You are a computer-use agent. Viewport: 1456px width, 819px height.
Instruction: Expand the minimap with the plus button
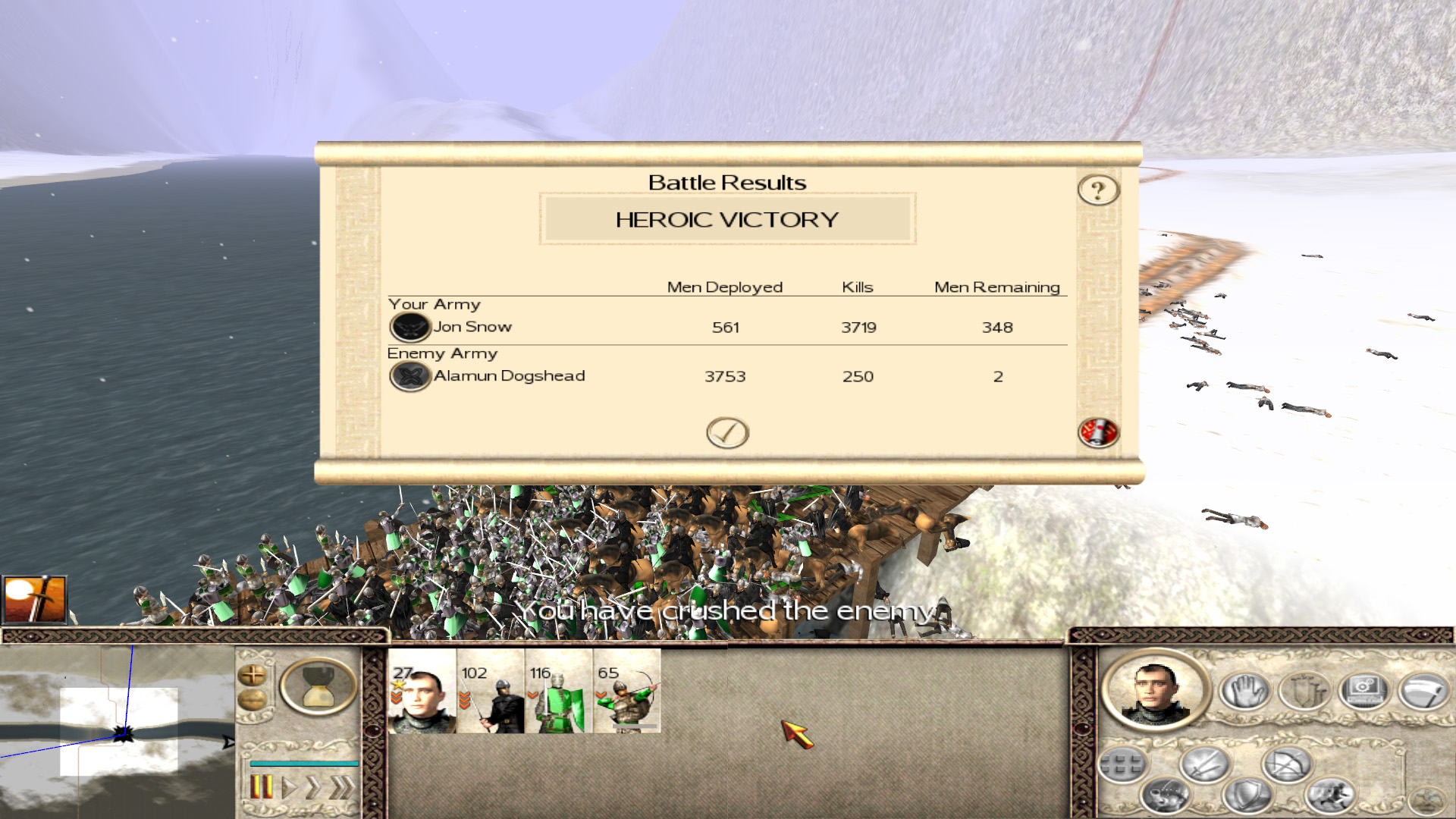(253, 675)
